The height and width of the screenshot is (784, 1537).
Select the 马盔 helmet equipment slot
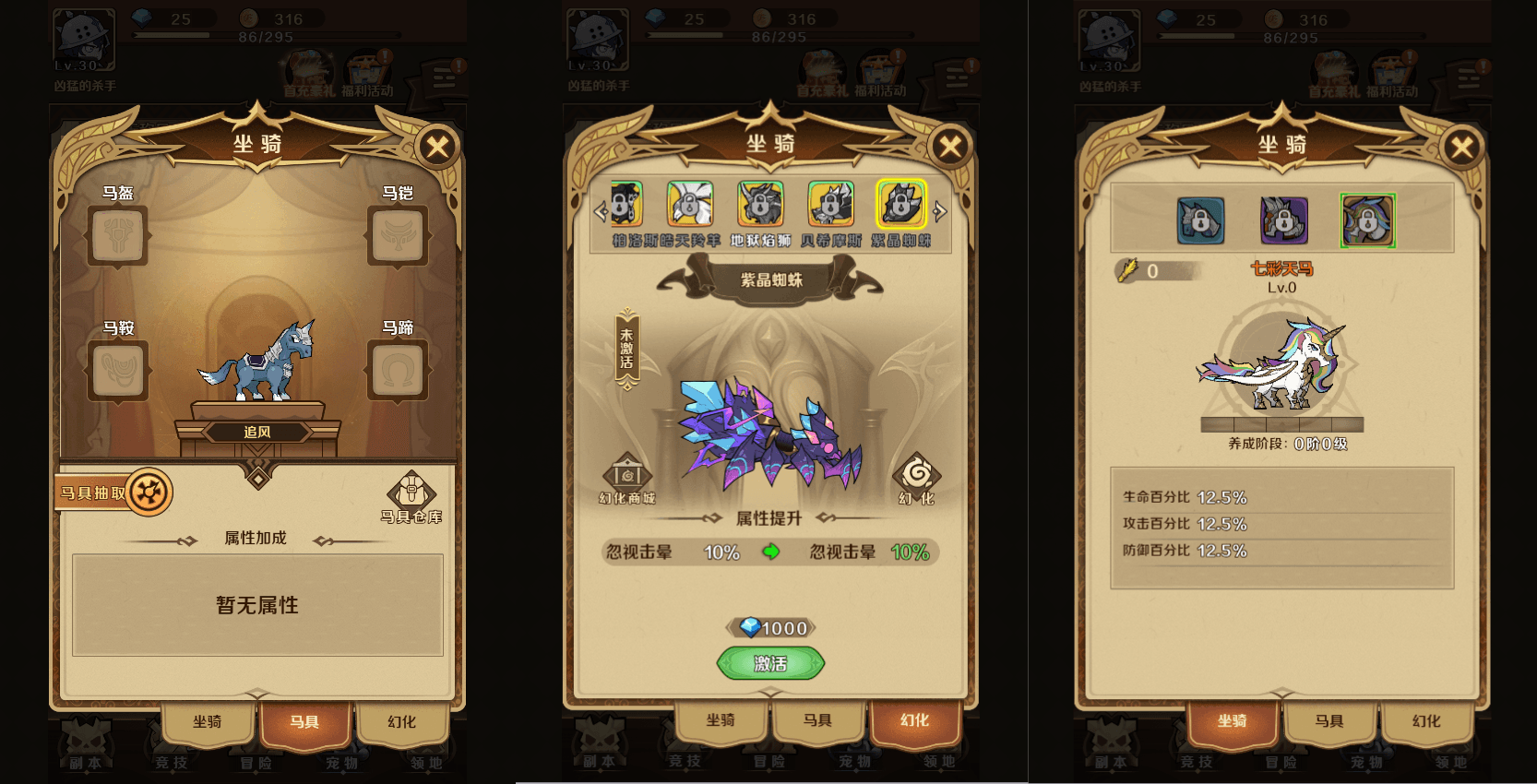pyautogui.click(x=117, y=237)
